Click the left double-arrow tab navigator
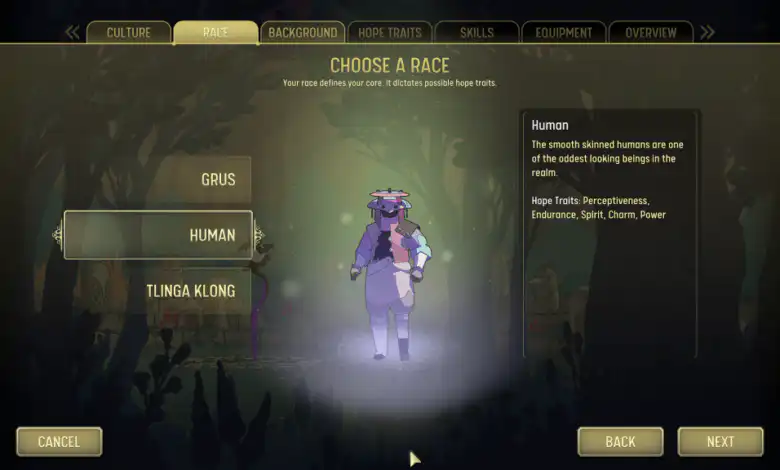 [72, 32]
